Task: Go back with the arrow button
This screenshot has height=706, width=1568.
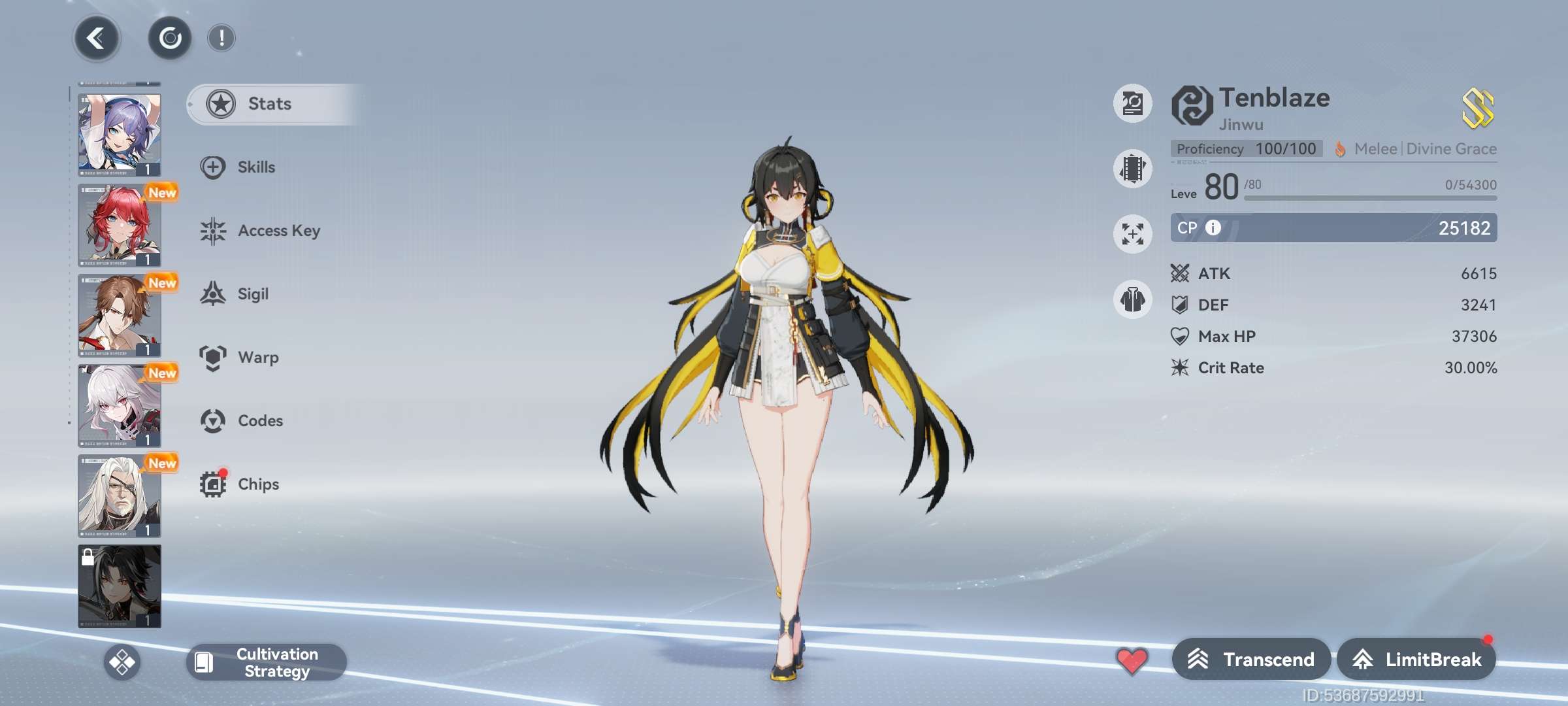Action: tap(96, 39)
